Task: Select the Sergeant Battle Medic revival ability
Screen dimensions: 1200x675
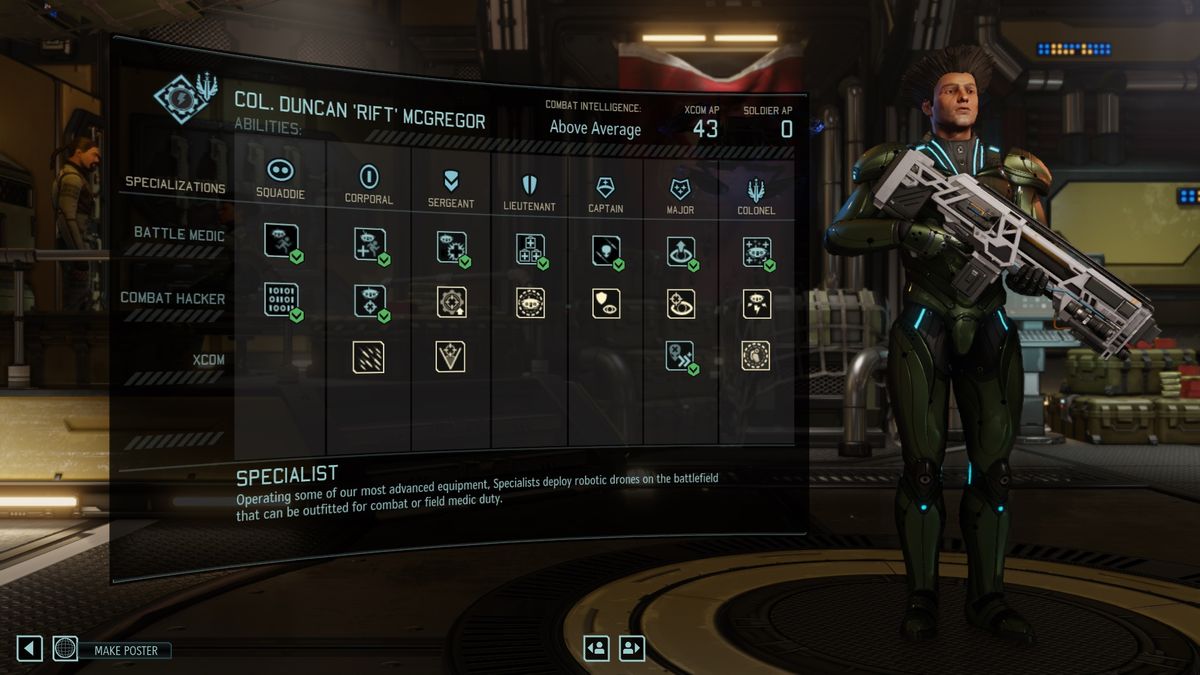Action: click(x=451, y=247)
